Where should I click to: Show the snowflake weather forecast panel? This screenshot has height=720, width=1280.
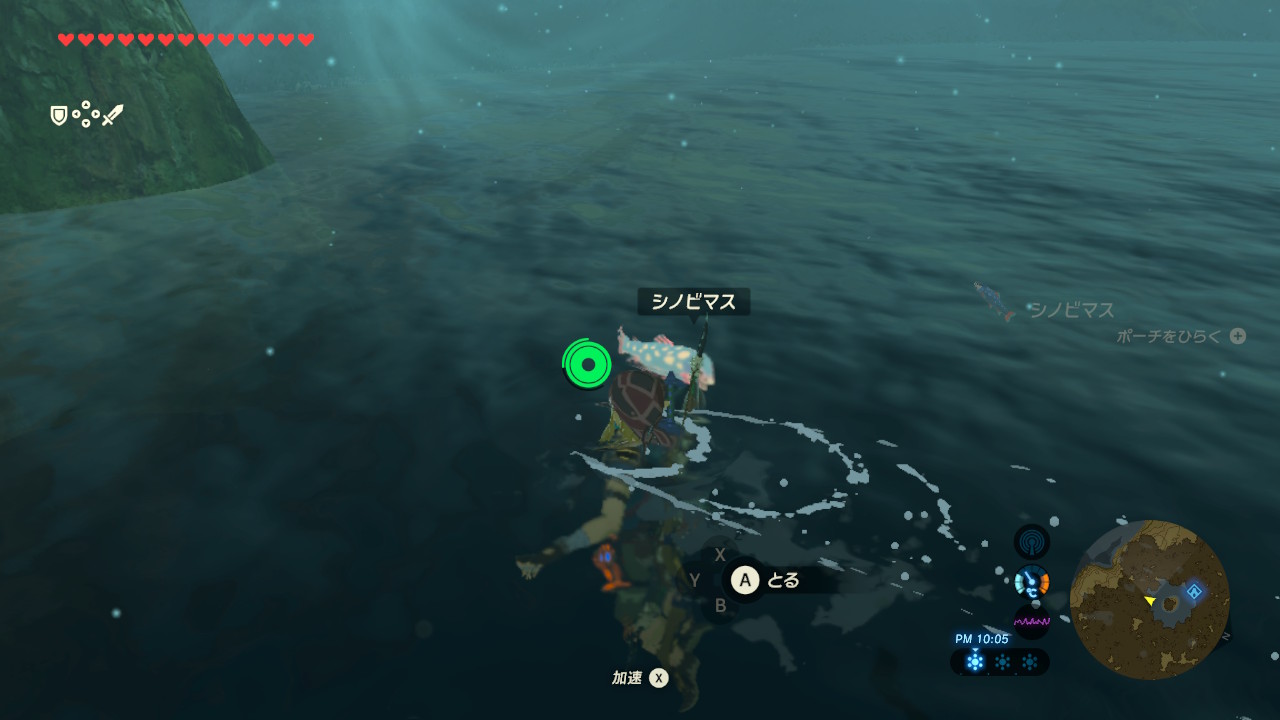click(x=999, y=661)
